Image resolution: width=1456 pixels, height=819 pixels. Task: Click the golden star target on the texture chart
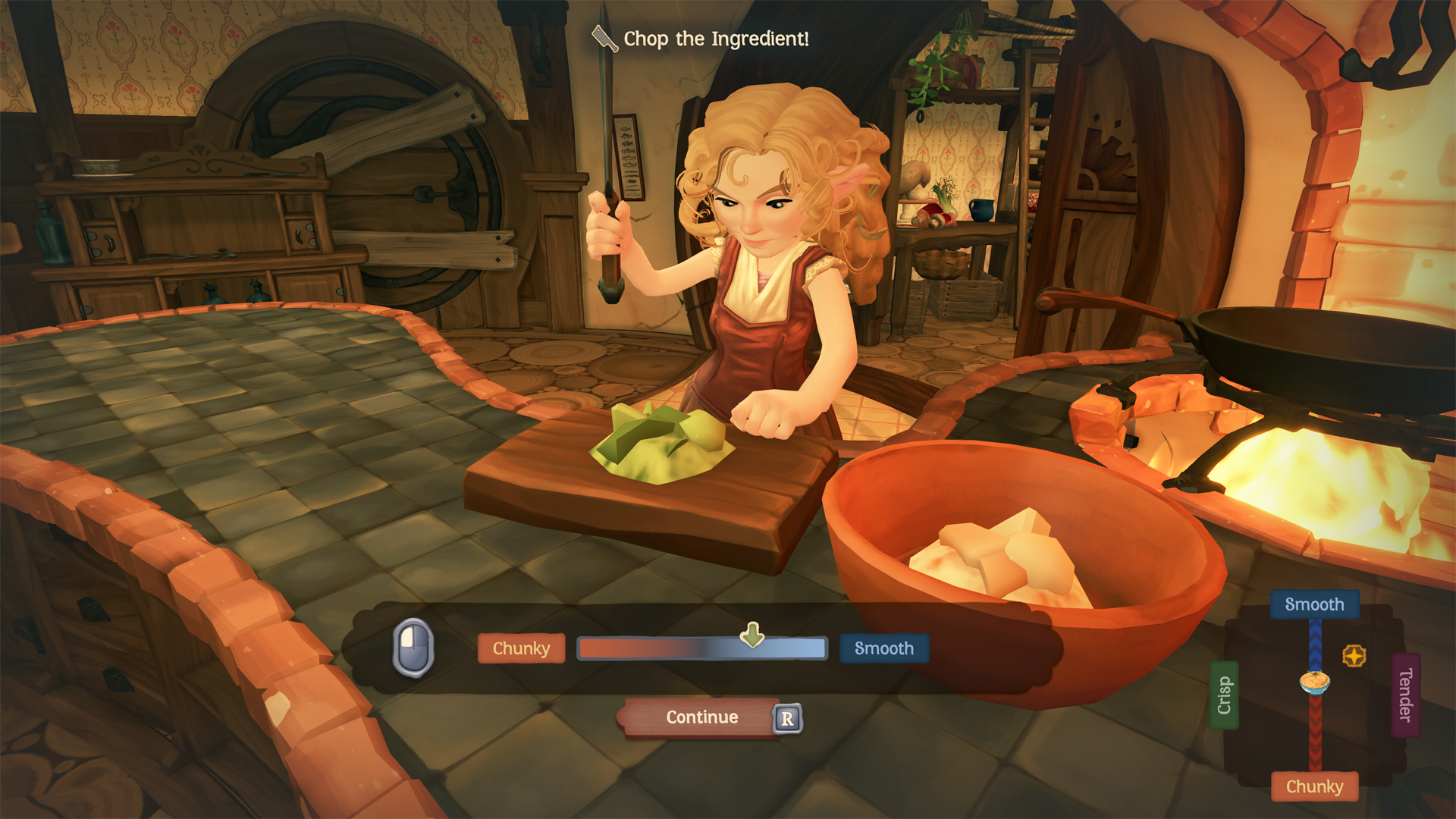pyautogui.click(x=1354, y=656)
